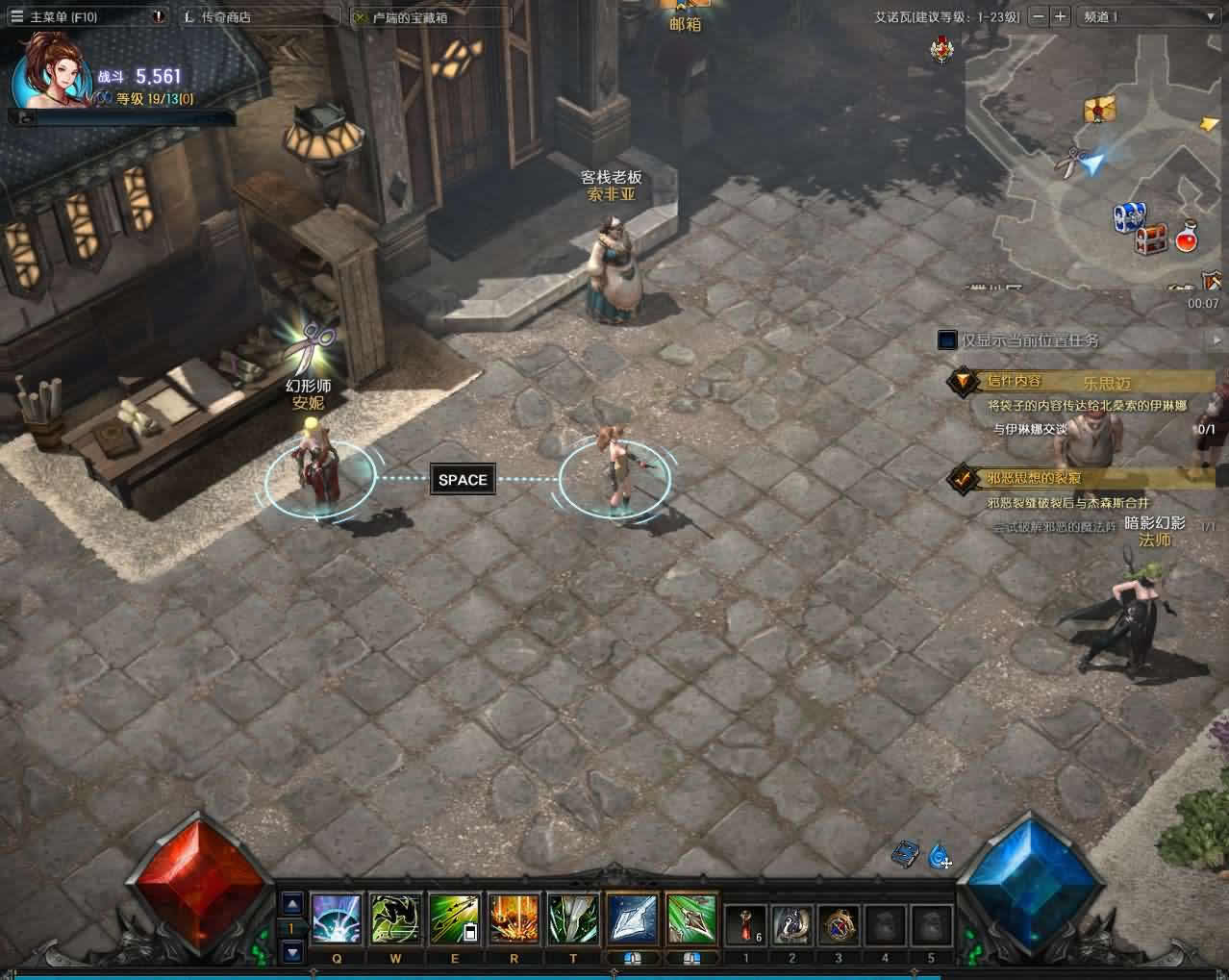This screenshot has height=980, width=1229.
Task: Use the red potion in slot 1
Action: [746, 924]
